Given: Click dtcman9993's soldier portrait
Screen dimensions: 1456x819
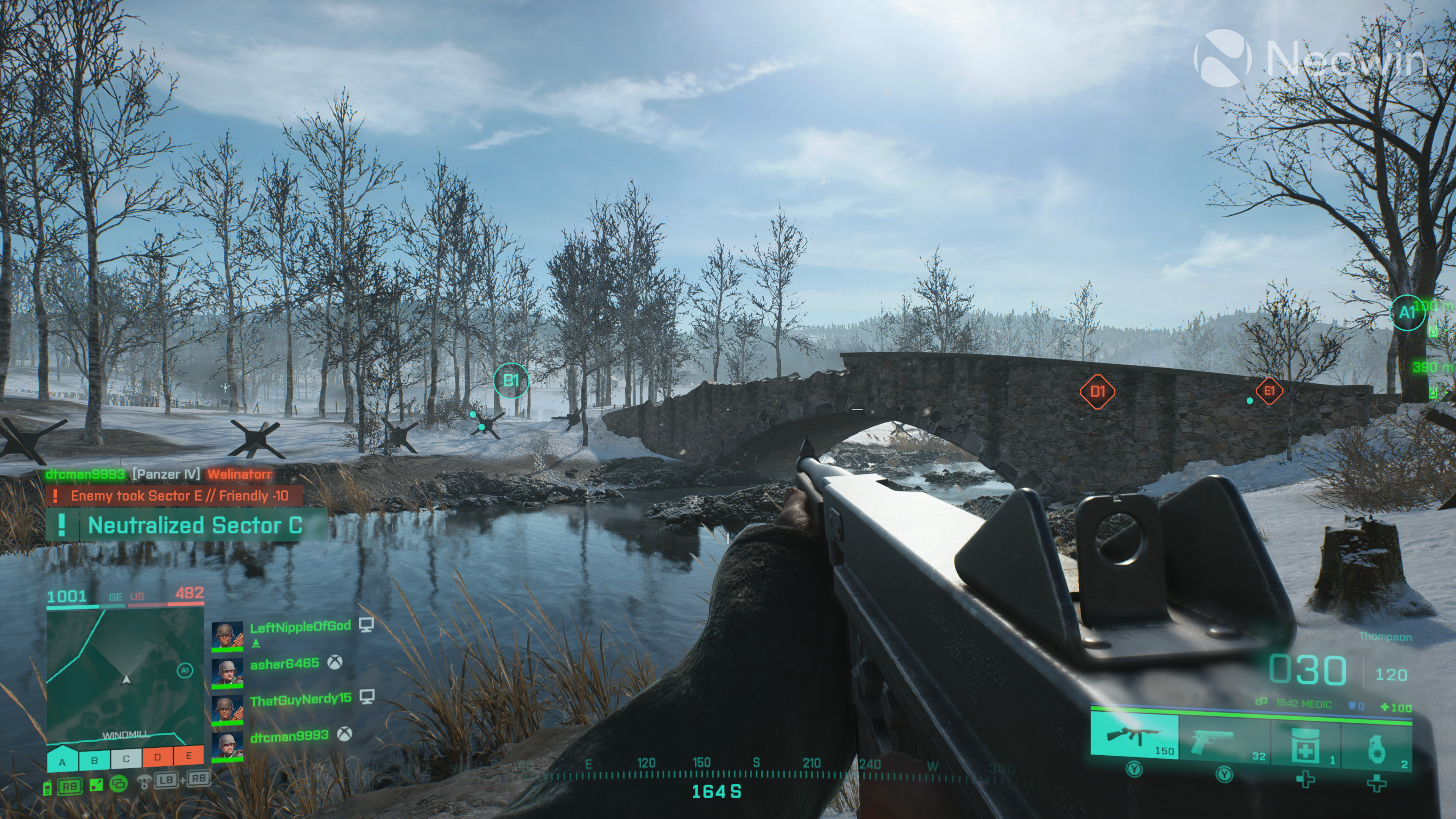Looking at the screenshot, I should tap(228, 747).
